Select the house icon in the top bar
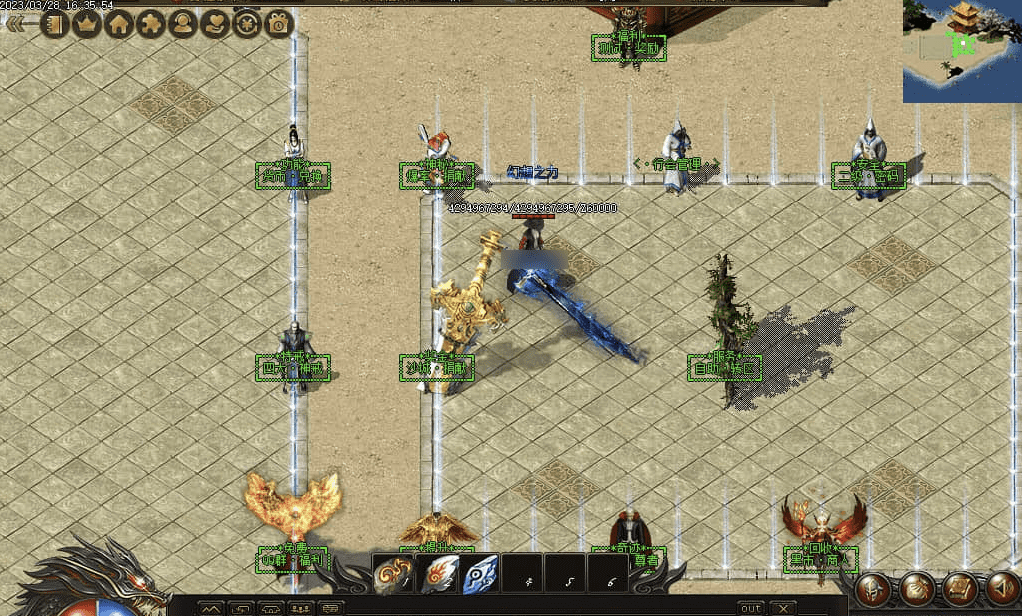Image resolution: width=1022 pixels, height=616 pixels. tap(118, 24)
